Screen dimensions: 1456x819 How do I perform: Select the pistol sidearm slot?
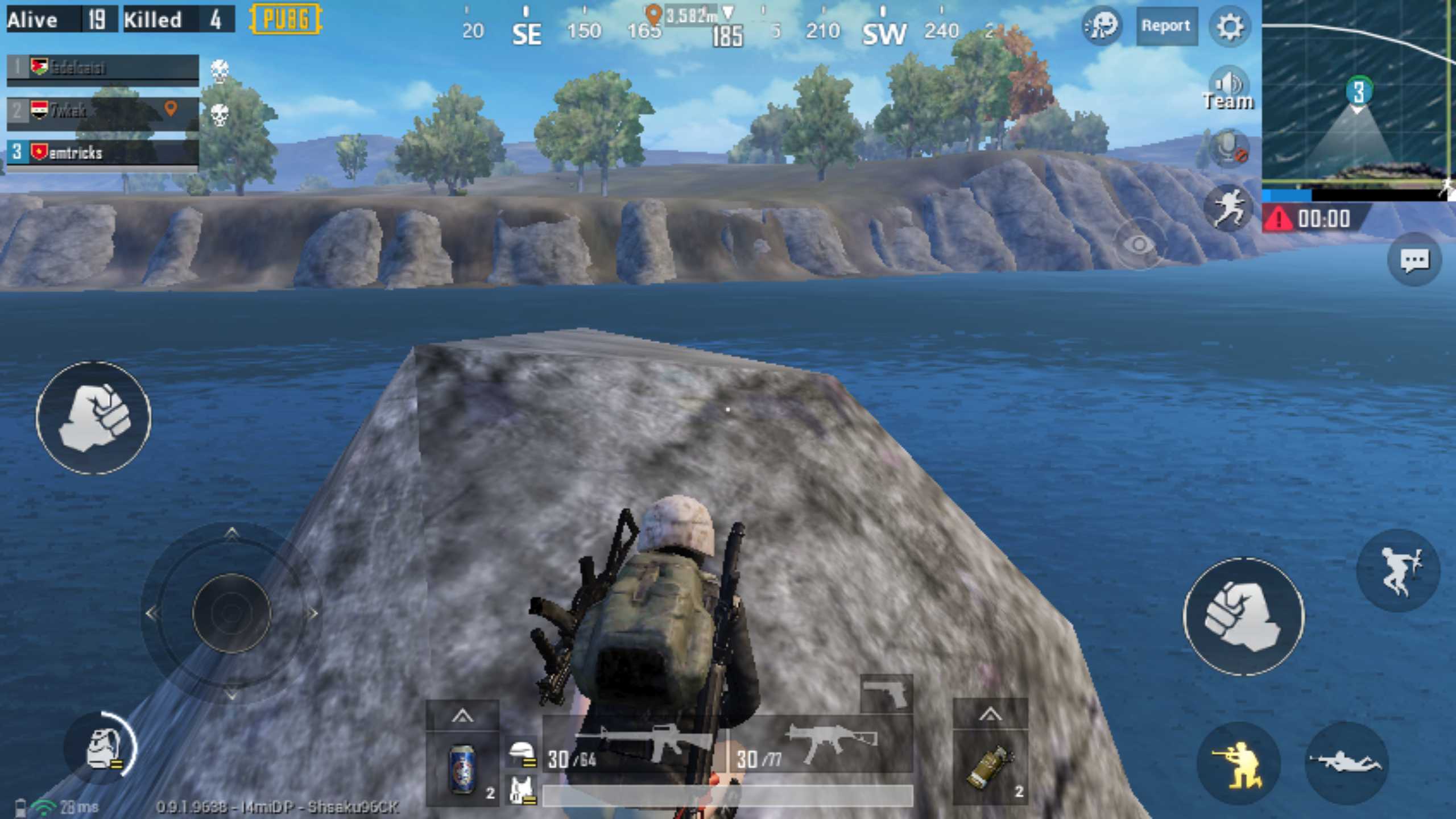pos(886,694)
